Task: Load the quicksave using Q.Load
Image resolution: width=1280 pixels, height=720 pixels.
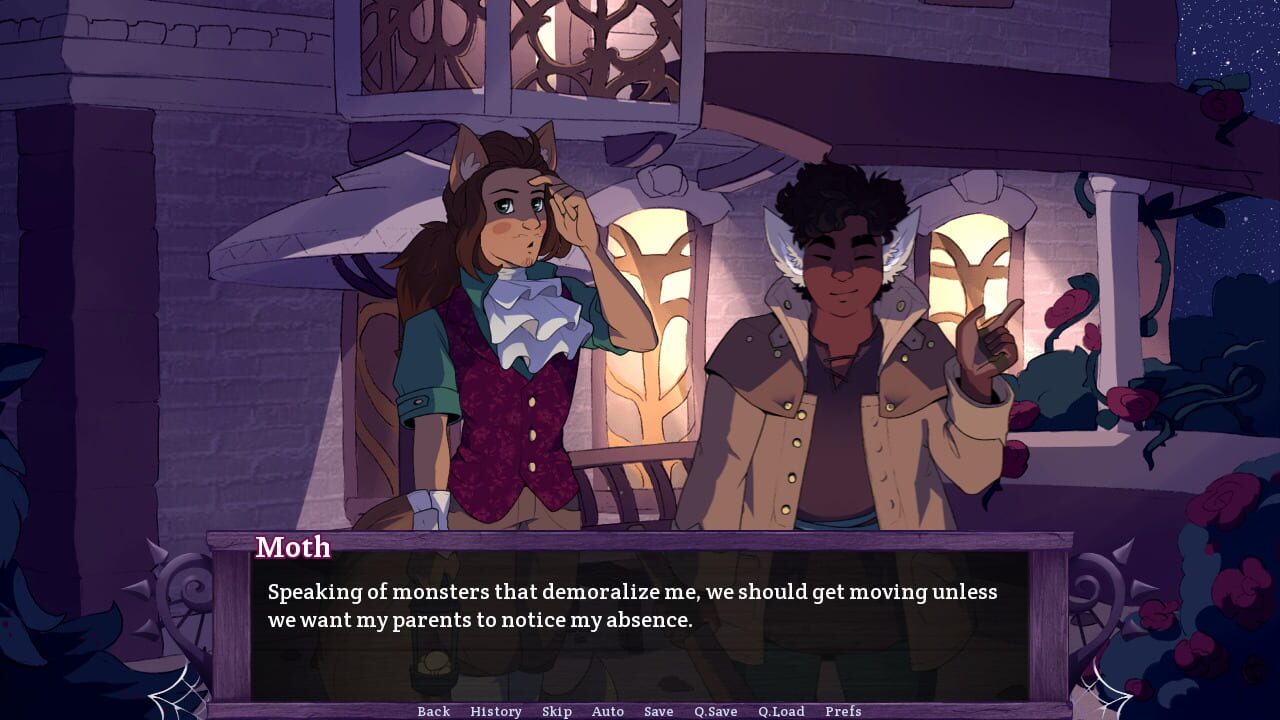Action: point(783,711)
